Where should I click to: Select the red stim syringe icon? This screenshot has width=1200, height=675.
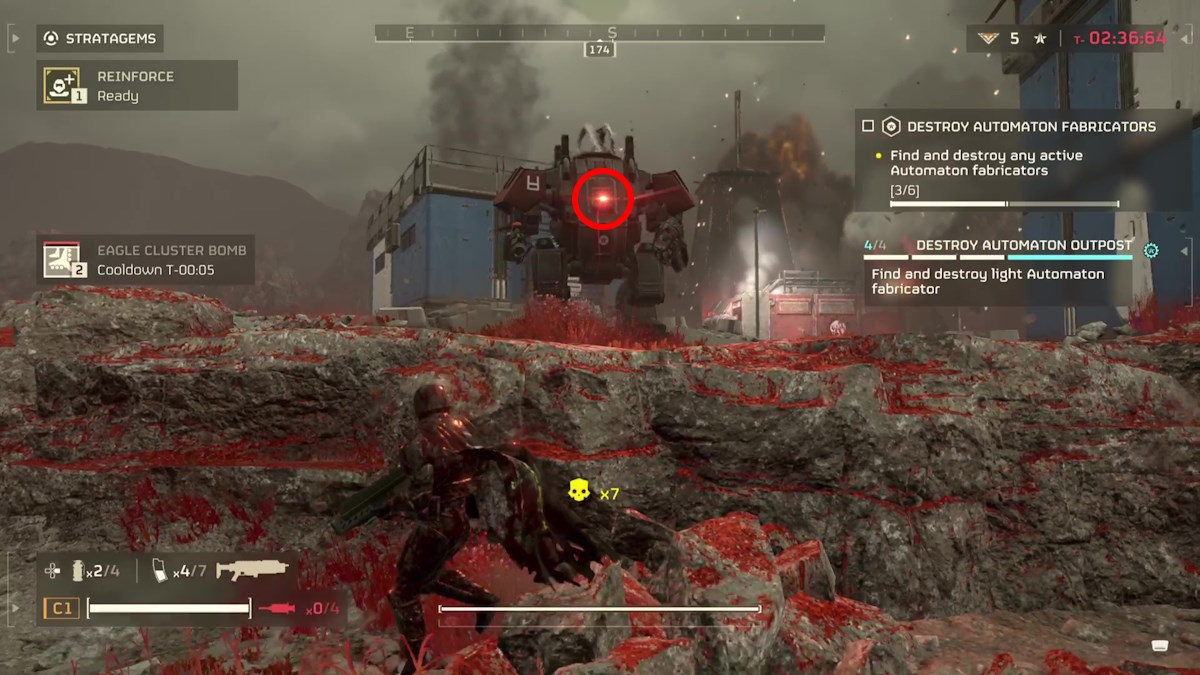click(x=276, y=608)
